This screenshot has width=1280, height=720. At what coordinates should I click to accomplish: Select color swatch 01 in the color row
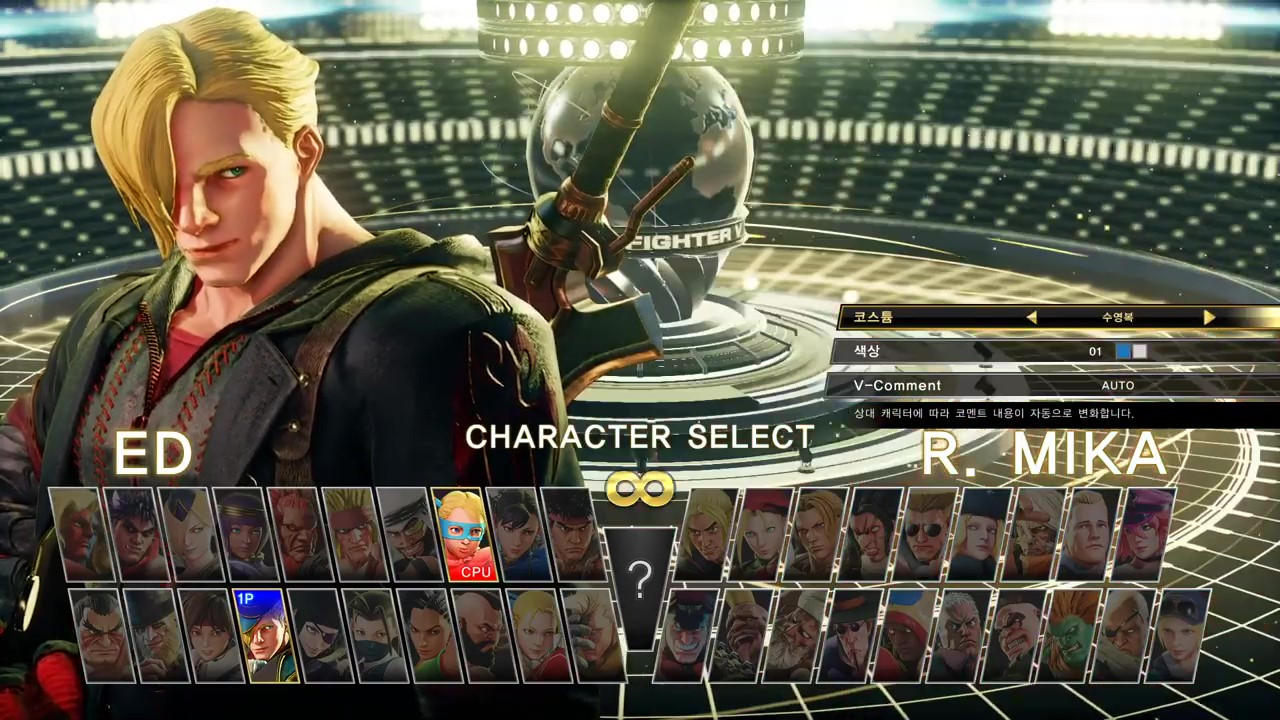1125,351
